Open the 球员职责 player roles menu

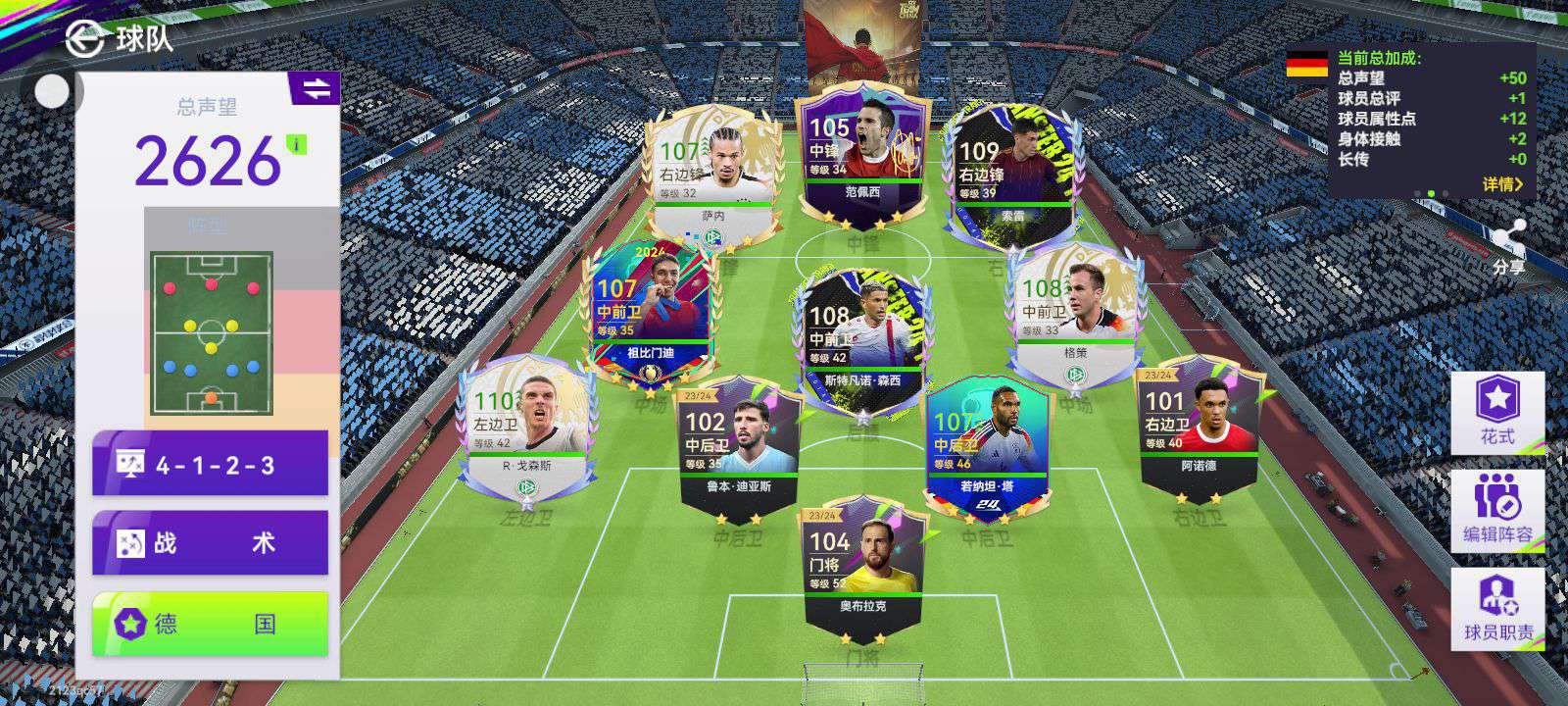click(x=1496, y=608)
